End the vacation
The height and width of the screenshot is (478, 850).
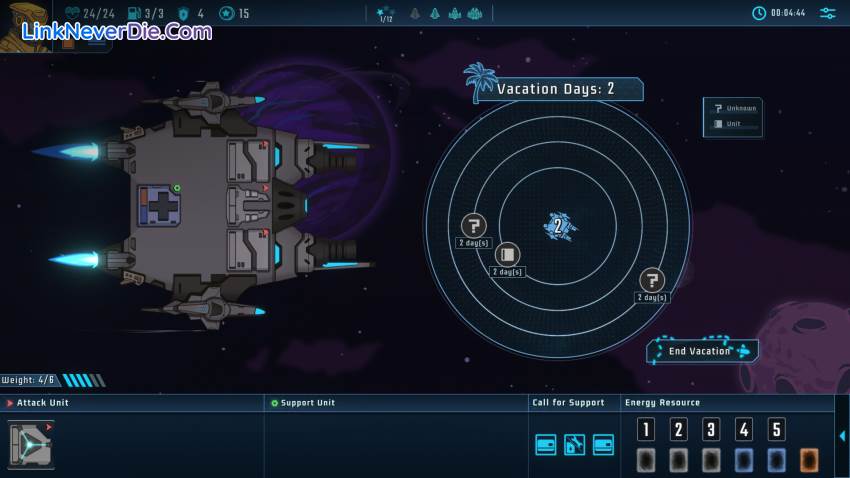tap(702, 351)
